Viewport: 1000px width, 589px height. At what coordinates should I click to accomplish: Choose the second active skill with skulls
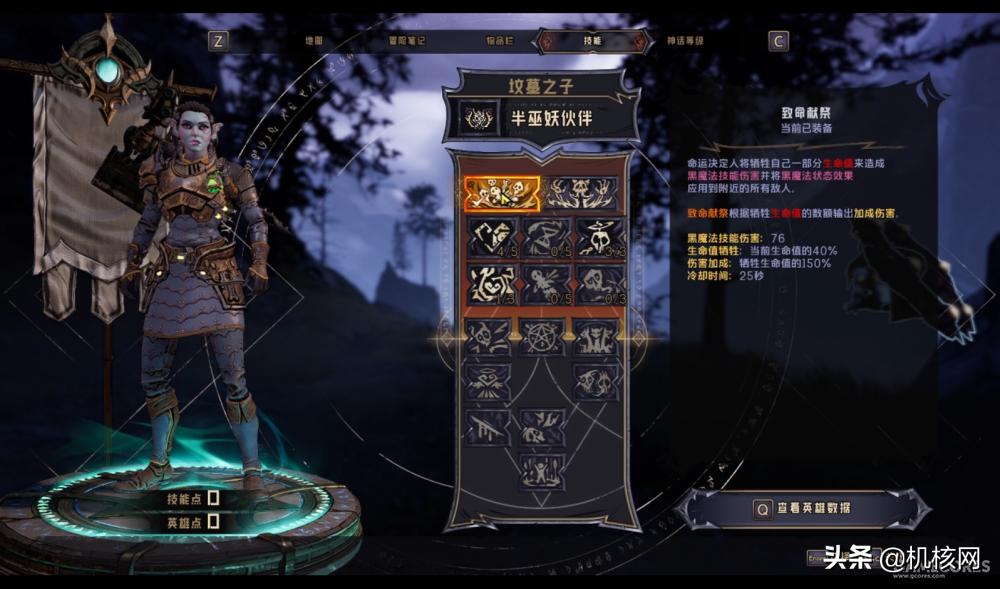(x=580, y=194)
